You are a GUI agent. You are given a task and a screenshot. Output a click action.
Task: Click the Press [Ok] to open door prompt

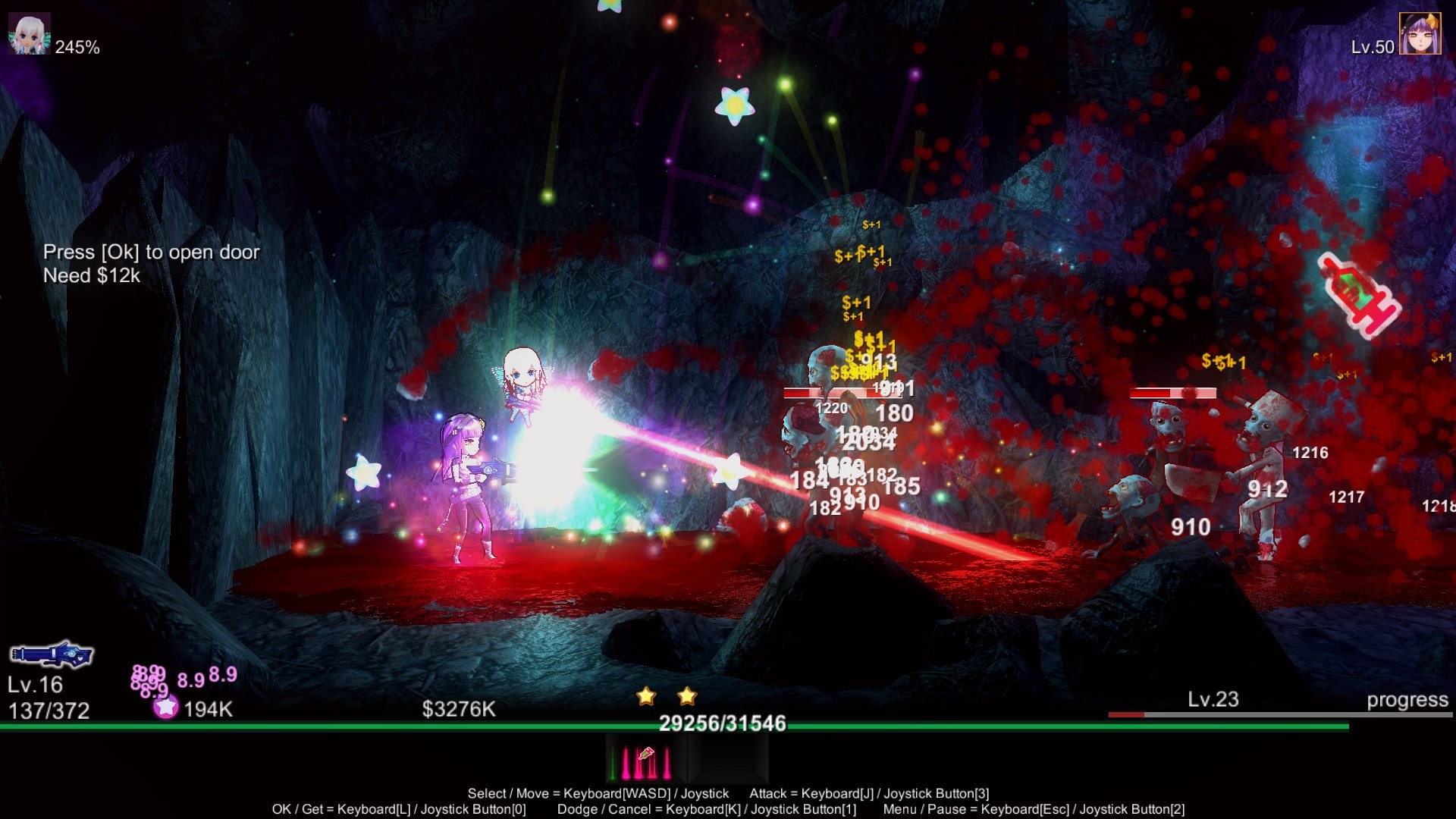click(x=152, y=253)
